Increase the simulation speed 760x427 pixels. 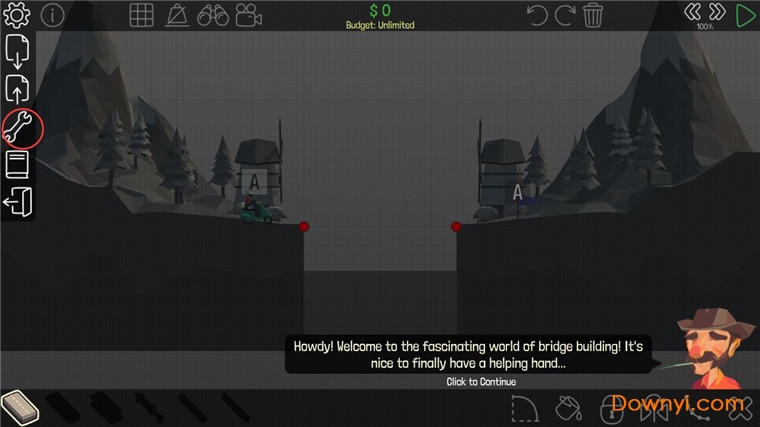click(x=717, y=12)
